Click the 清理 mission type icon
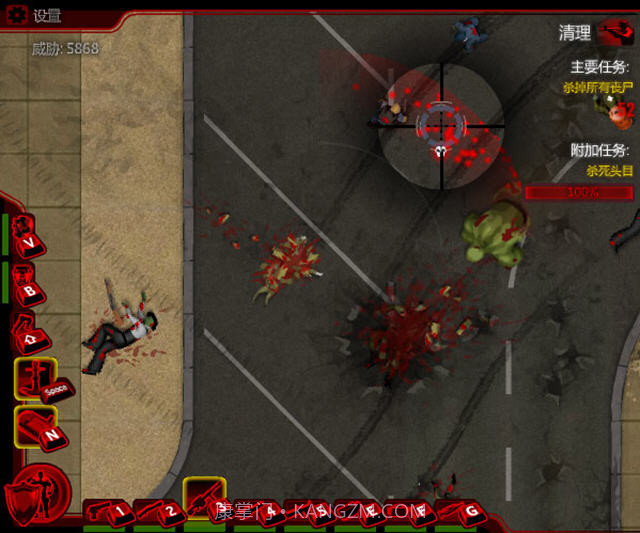The image size is (640, 533). point(612,33)
